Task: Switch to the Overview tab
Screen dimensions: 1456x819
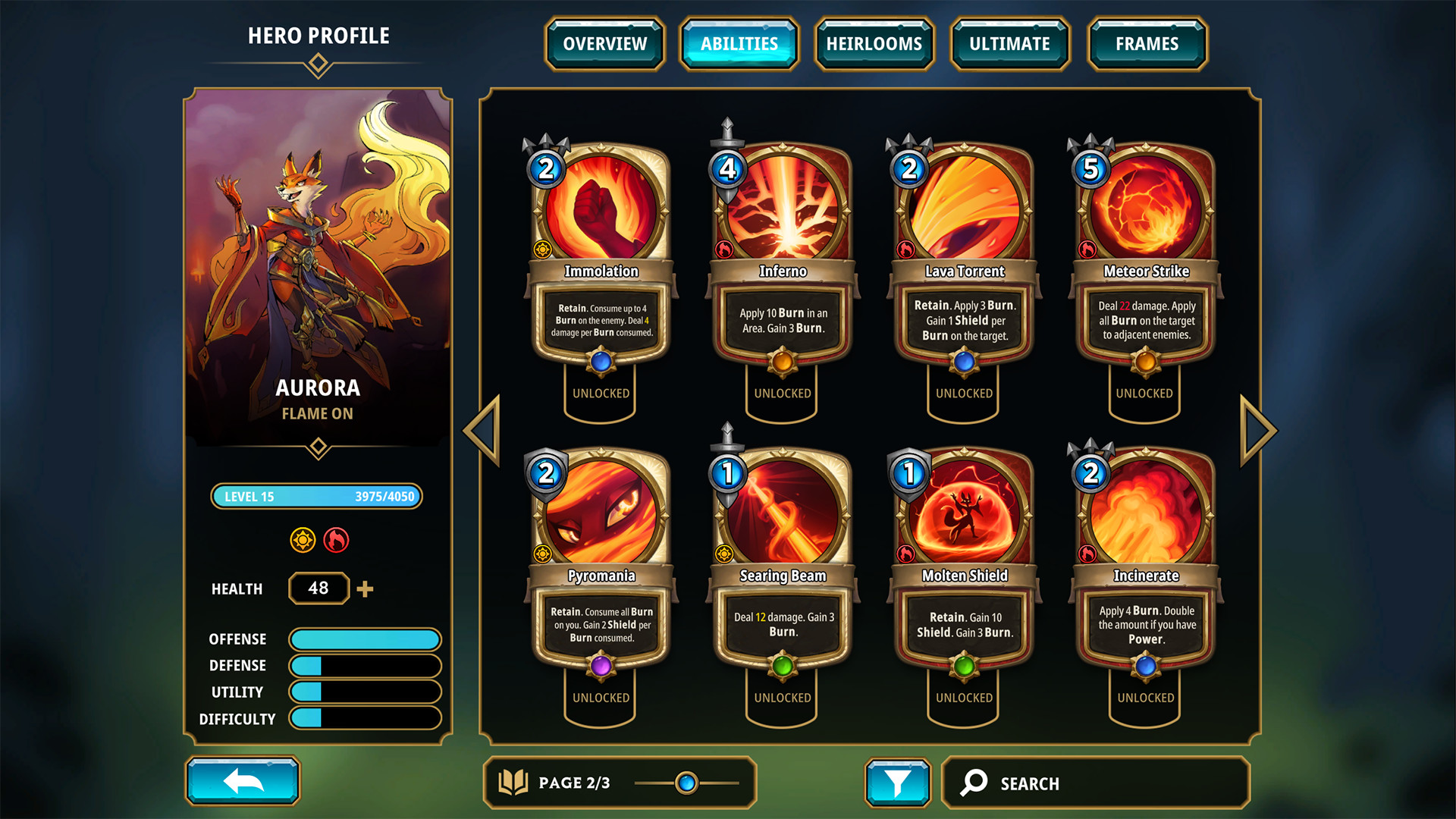Action: [x=604, y=44]
